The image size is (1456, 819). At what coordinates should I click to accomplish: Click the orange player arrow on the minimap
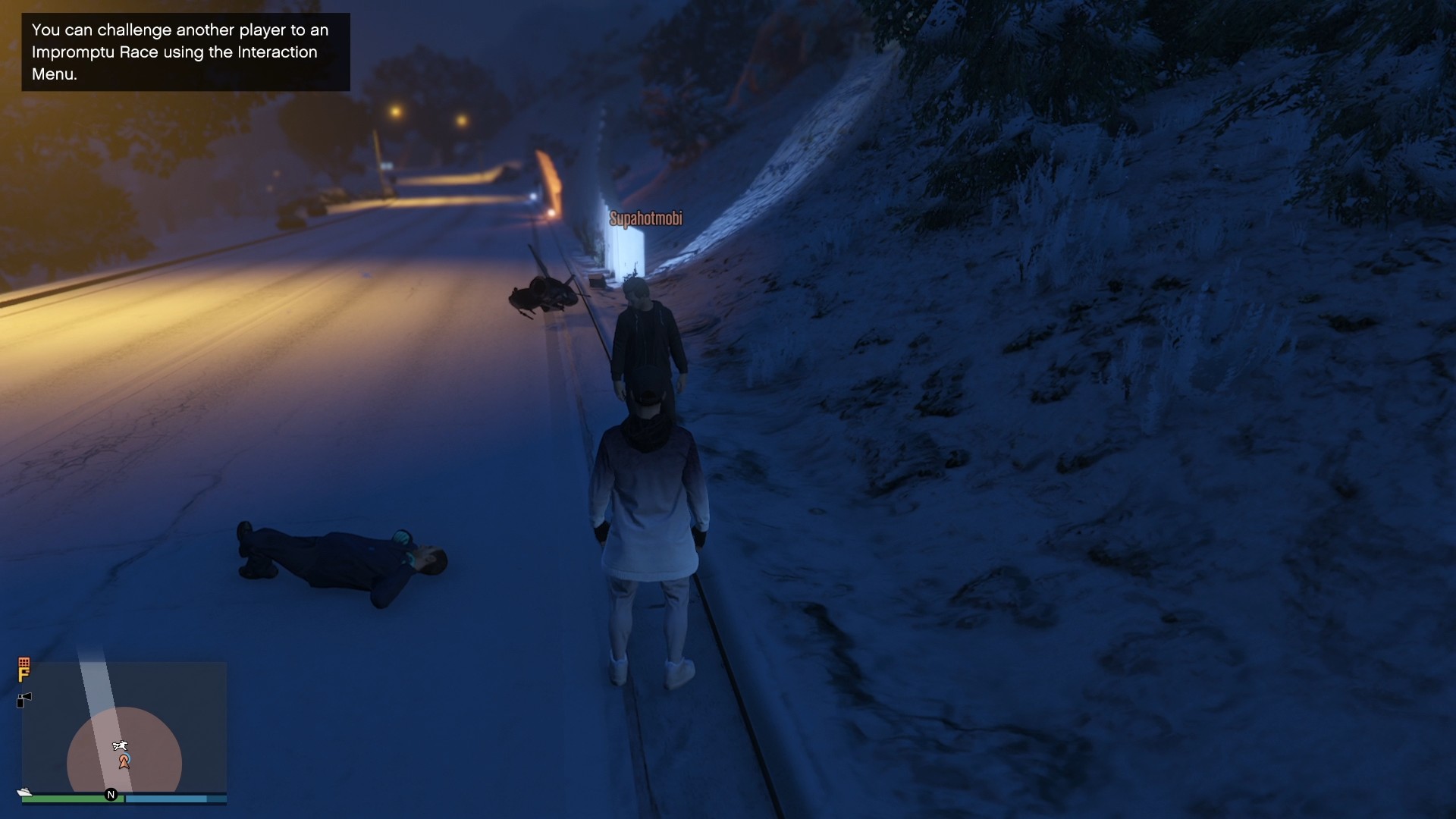[x=124, y=762]
